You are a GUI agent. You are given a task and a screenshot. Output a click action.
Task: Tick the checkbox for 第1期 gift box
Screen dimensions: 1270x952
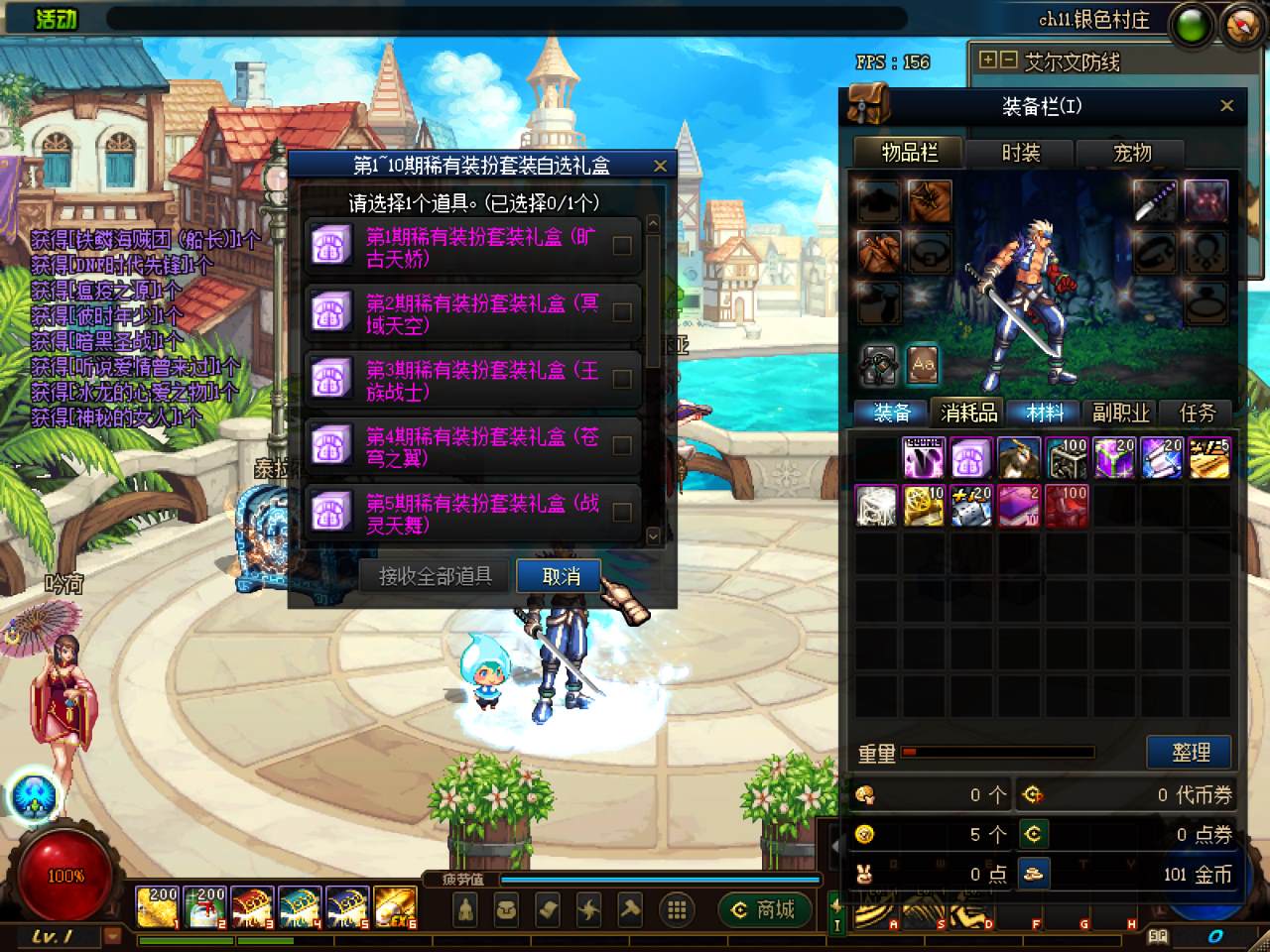click(622, 246)
